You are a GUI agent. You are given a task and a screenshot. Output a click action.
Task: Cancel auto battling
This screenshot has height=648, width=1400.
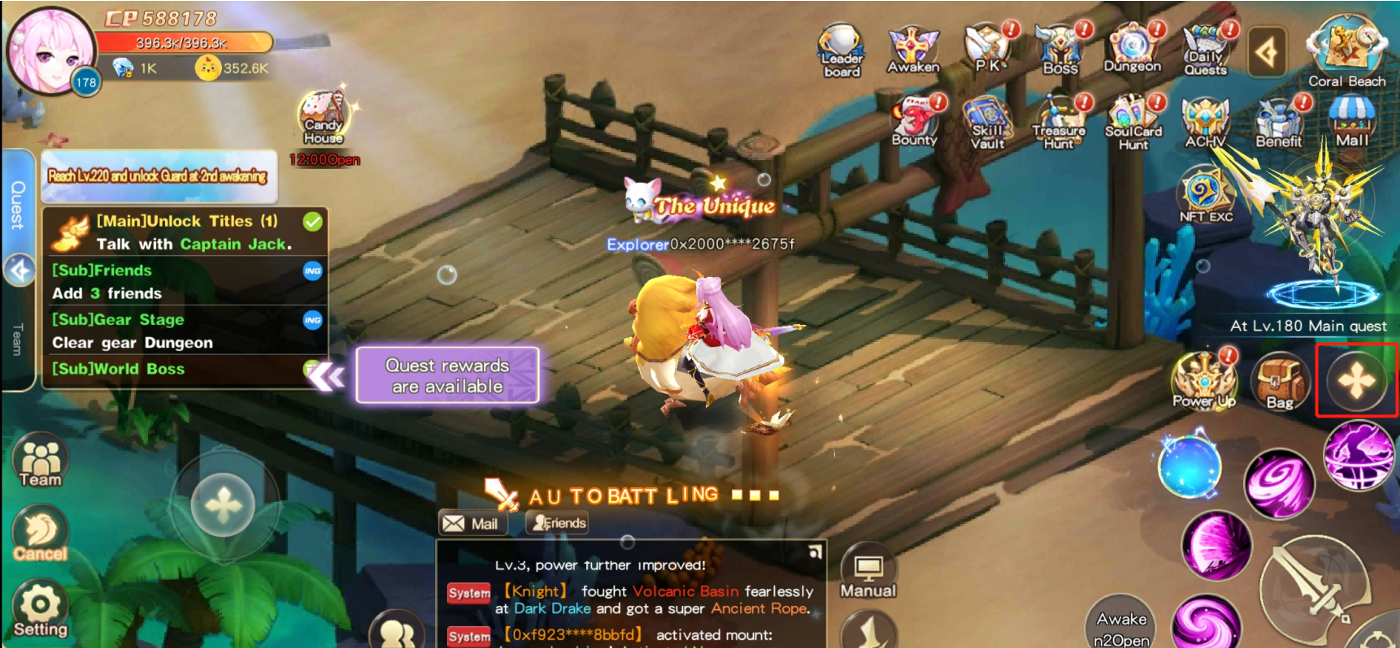click(40, 533)
